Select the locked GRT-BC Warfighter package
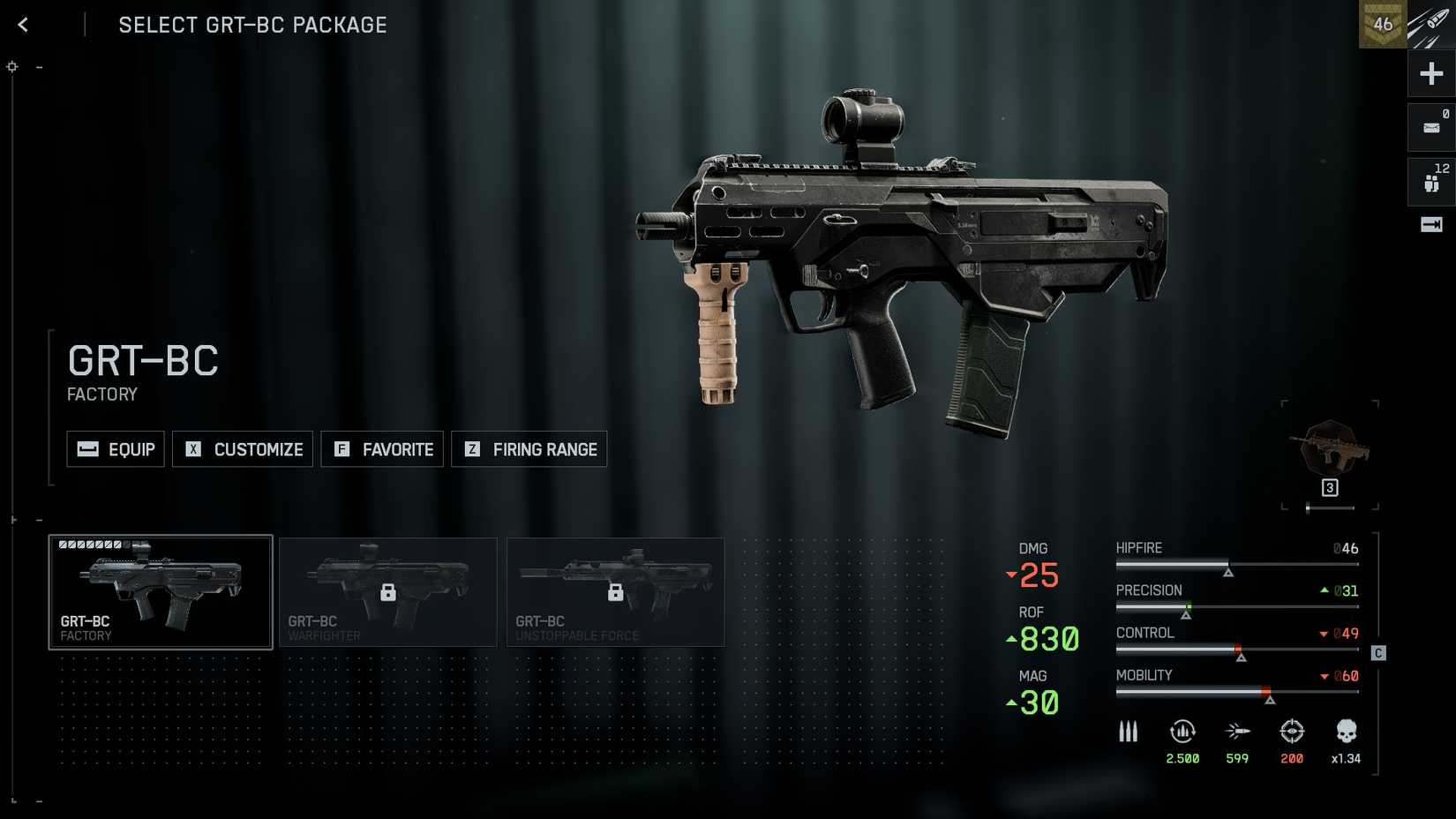 (388, 592)
